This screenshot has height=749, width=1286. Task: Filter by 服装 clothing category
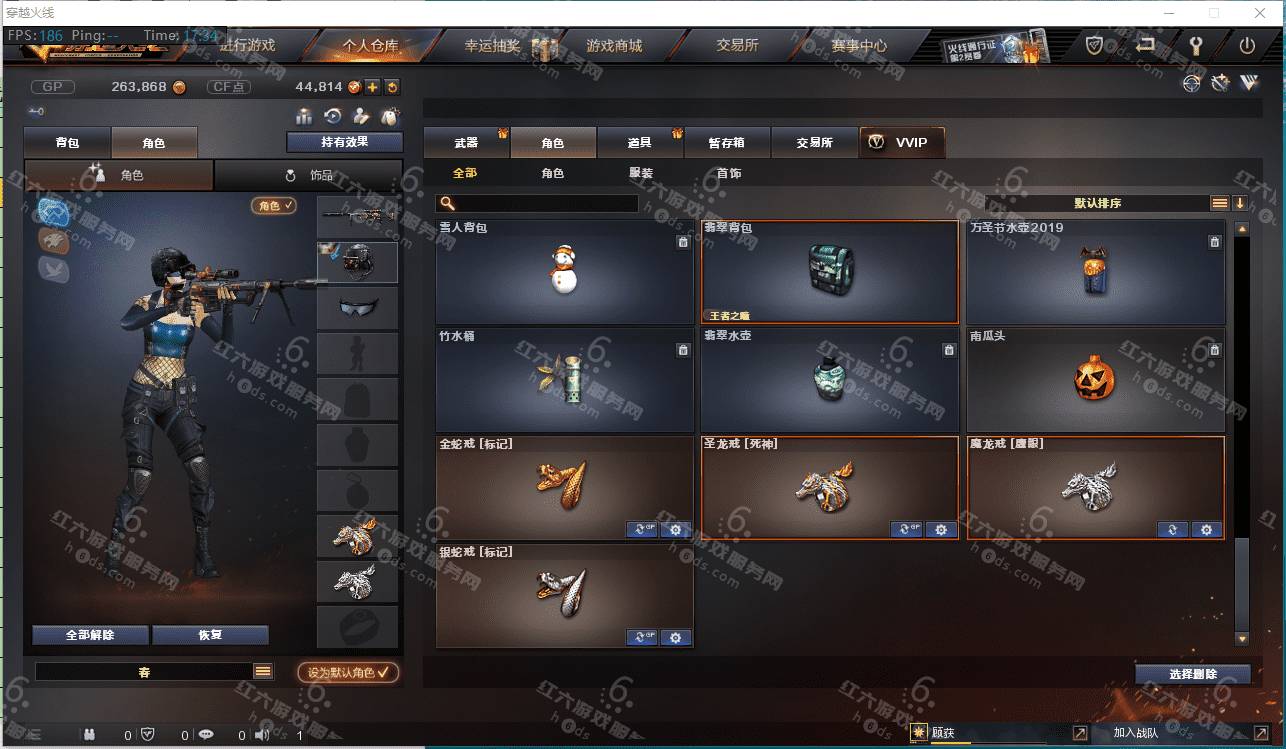click(641, 173)
